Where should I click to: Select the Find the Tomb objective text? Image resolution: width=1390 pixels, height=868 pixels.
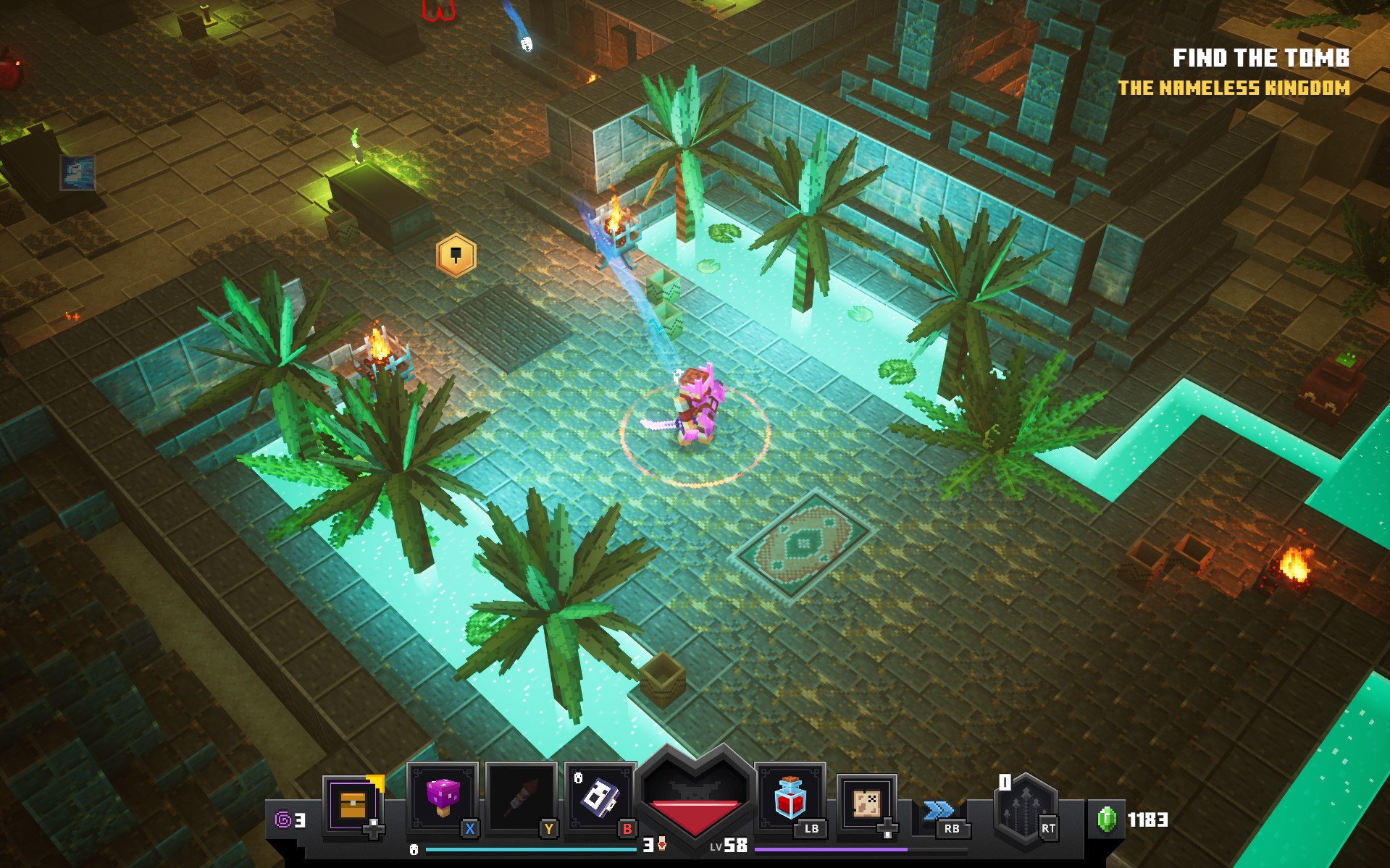tap(1260, 58)
